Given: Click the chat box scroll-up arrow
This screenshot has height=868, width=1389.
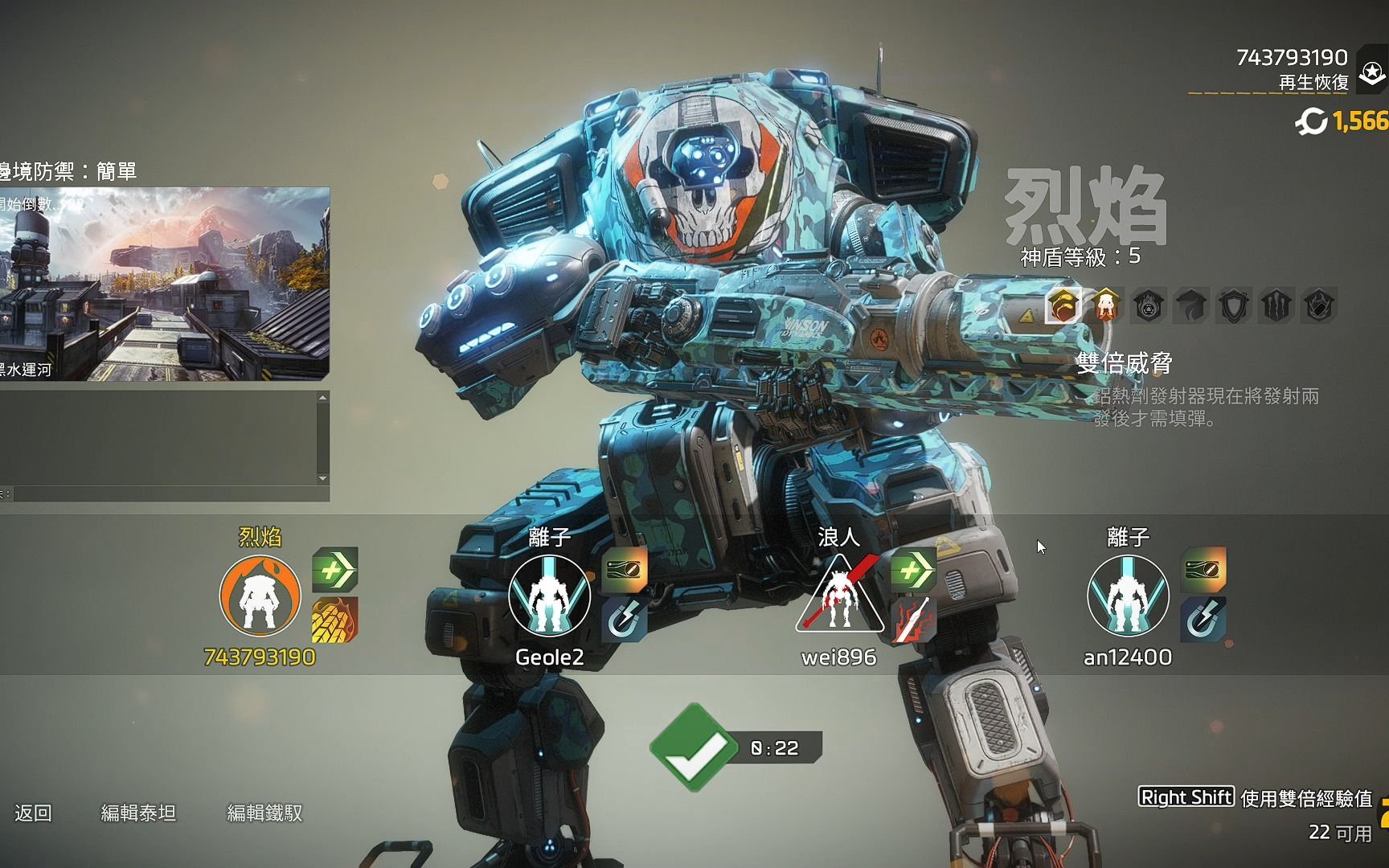Looking at the screenshot, I should [x=322, y=398].
